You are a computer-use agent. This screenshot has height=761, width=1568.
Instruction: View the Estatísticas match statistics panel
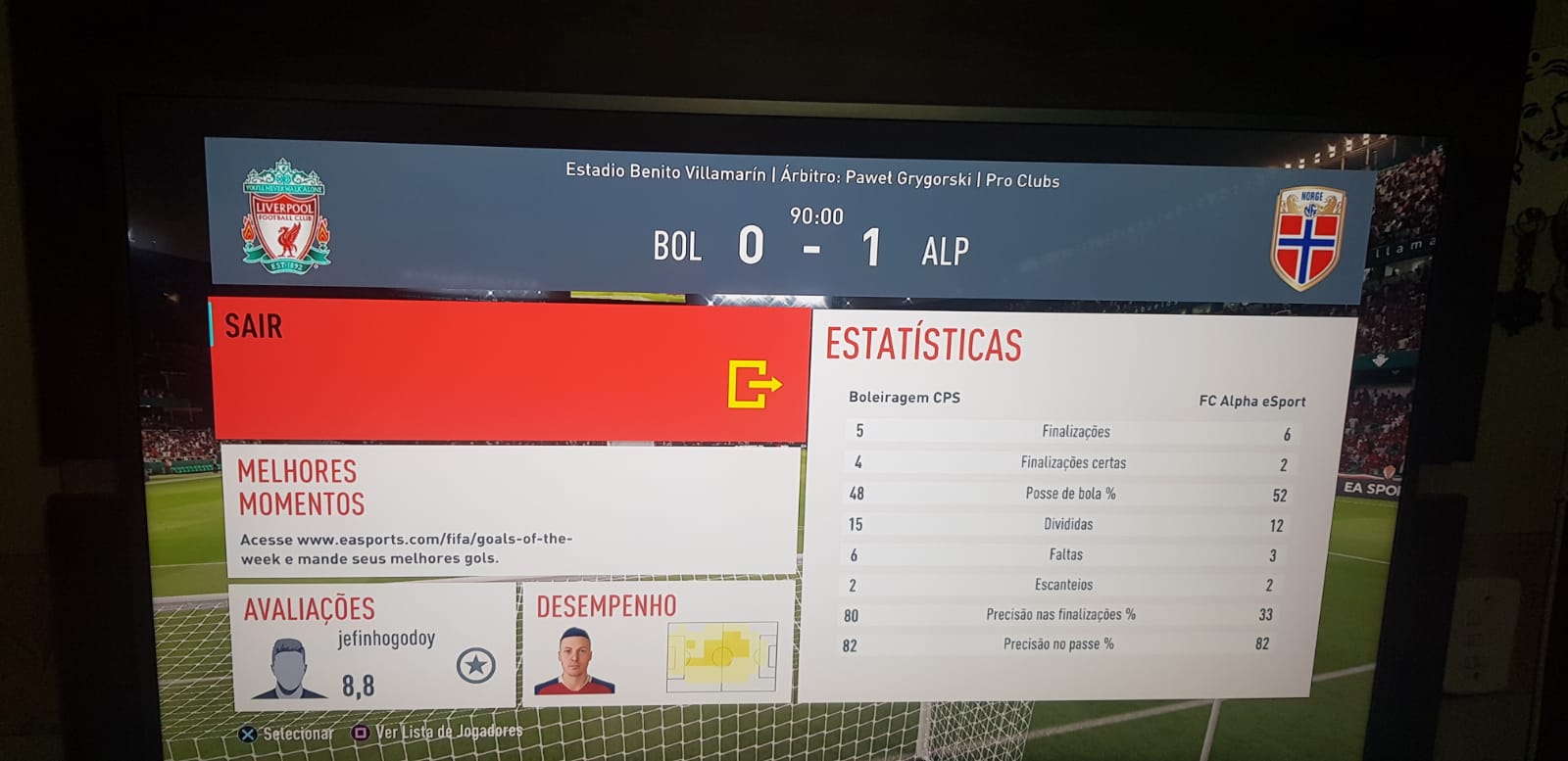click(1075, 504)
